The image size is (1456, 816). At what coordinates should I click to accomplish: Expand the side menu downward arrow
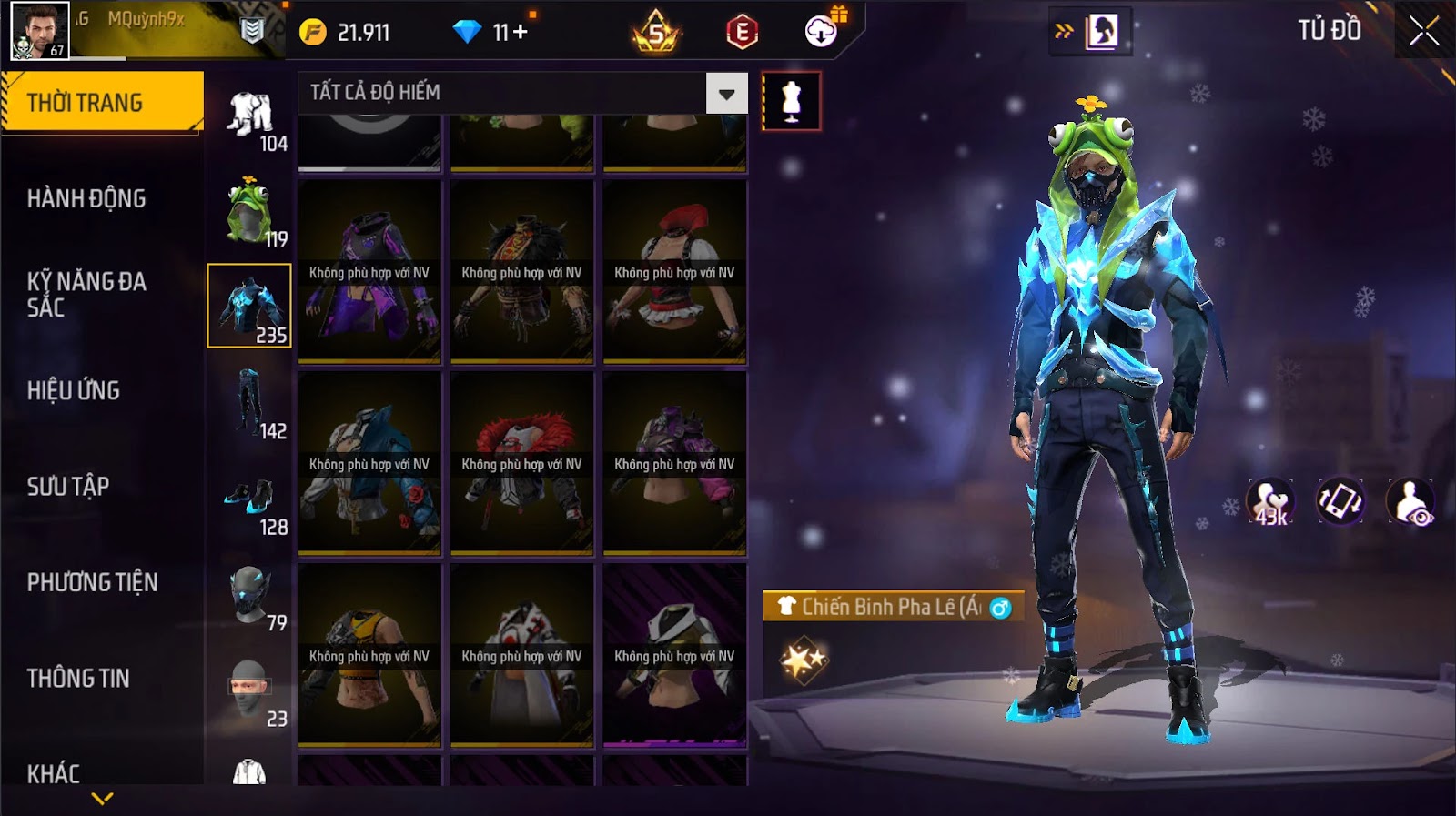(x=103, y=799)
